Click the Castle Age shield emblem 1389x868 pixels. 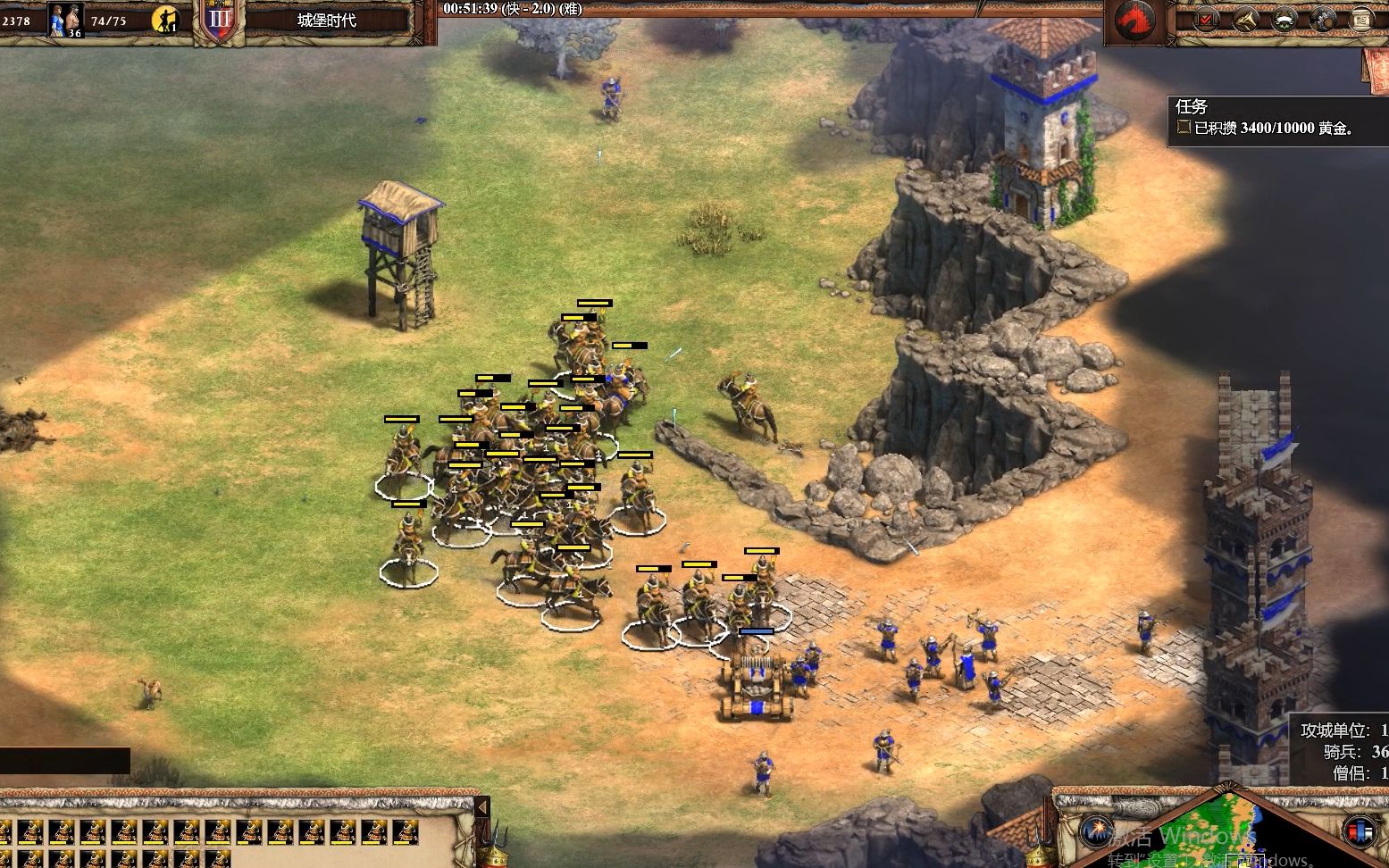coord(220,20)
